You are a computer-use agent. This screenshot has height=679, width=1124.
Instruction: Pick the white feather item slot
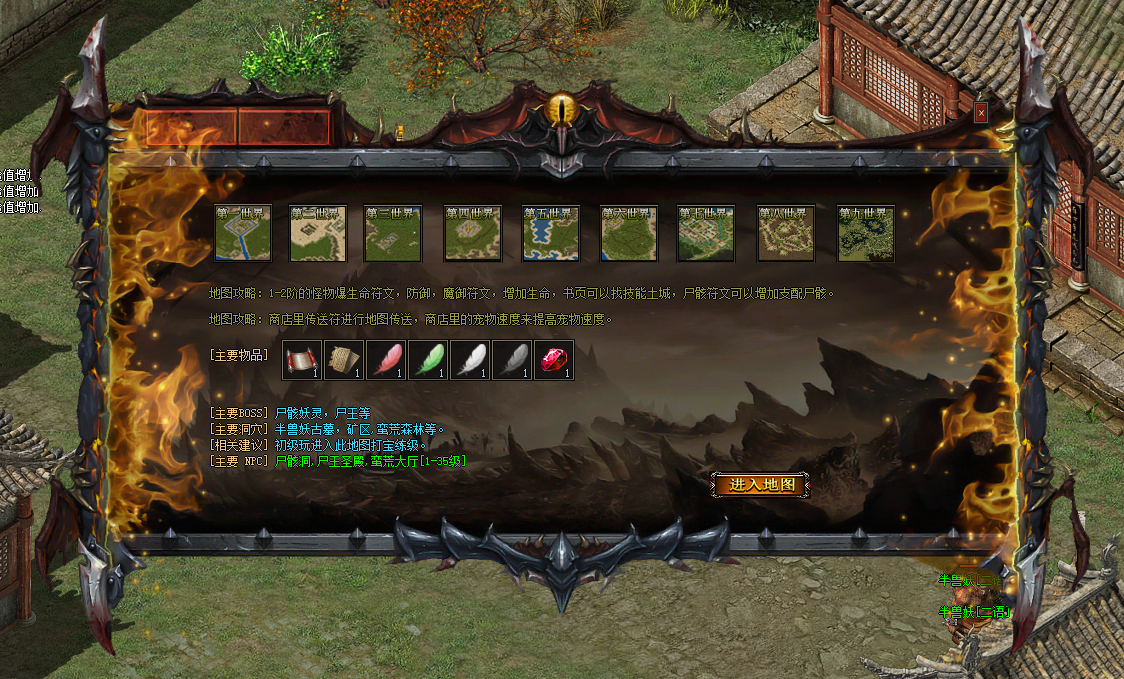click(x=471, y=360)
